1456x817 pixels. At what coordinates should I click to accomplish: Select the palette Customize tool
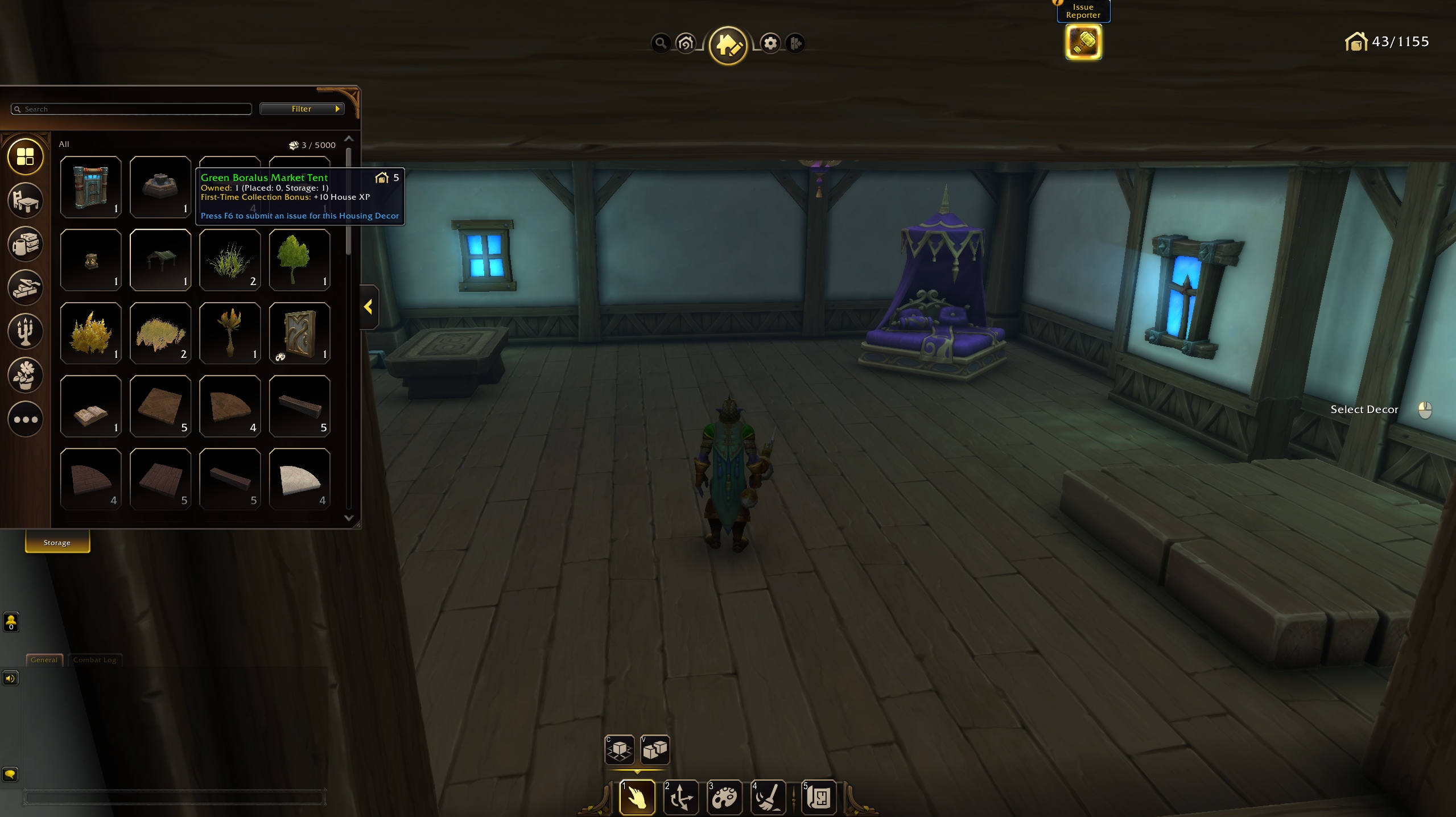click(725, 798)
